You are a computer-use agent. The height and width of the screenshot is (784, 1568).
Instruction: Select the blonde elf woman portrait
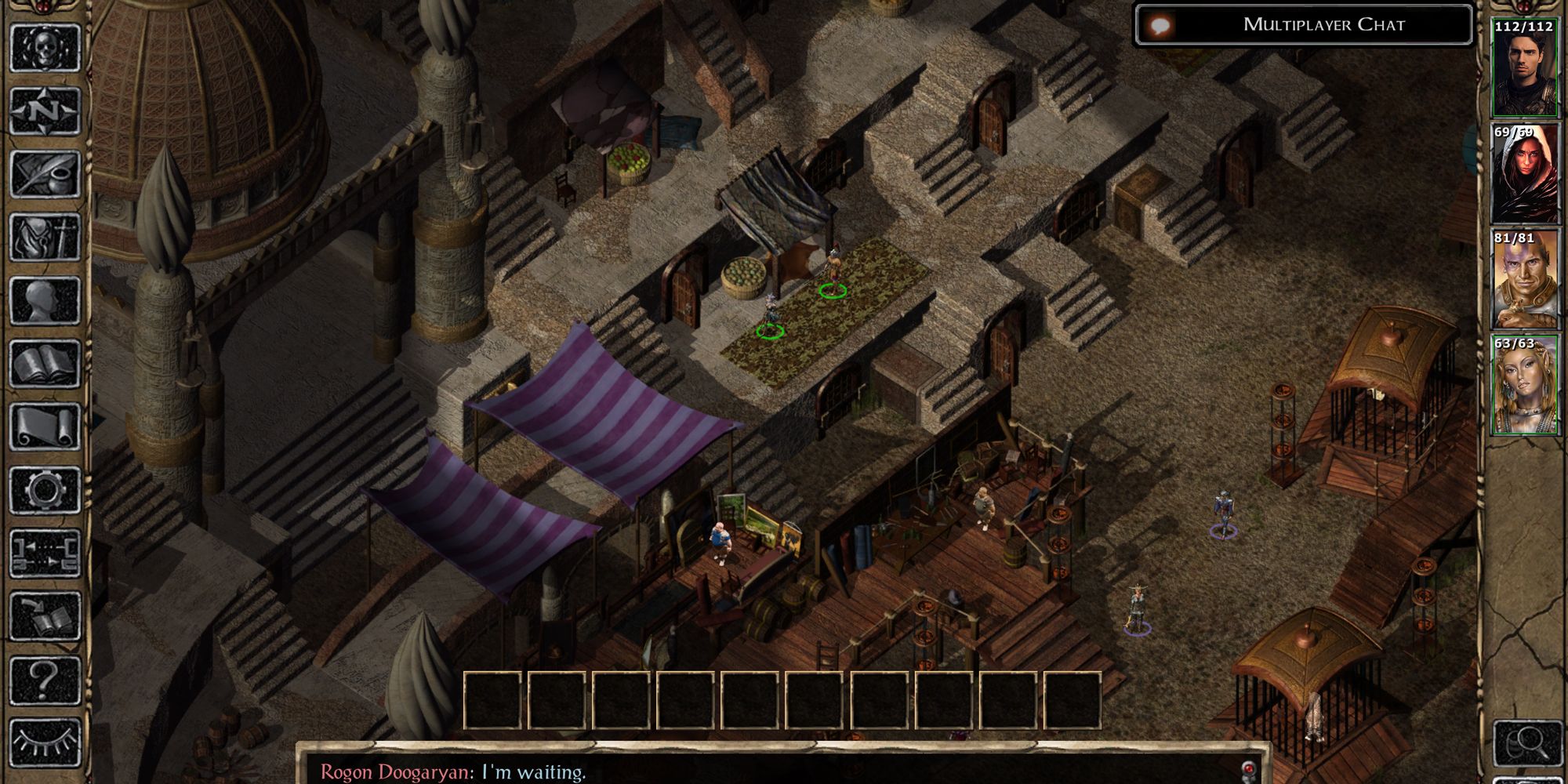click(x=1524, y=385)
